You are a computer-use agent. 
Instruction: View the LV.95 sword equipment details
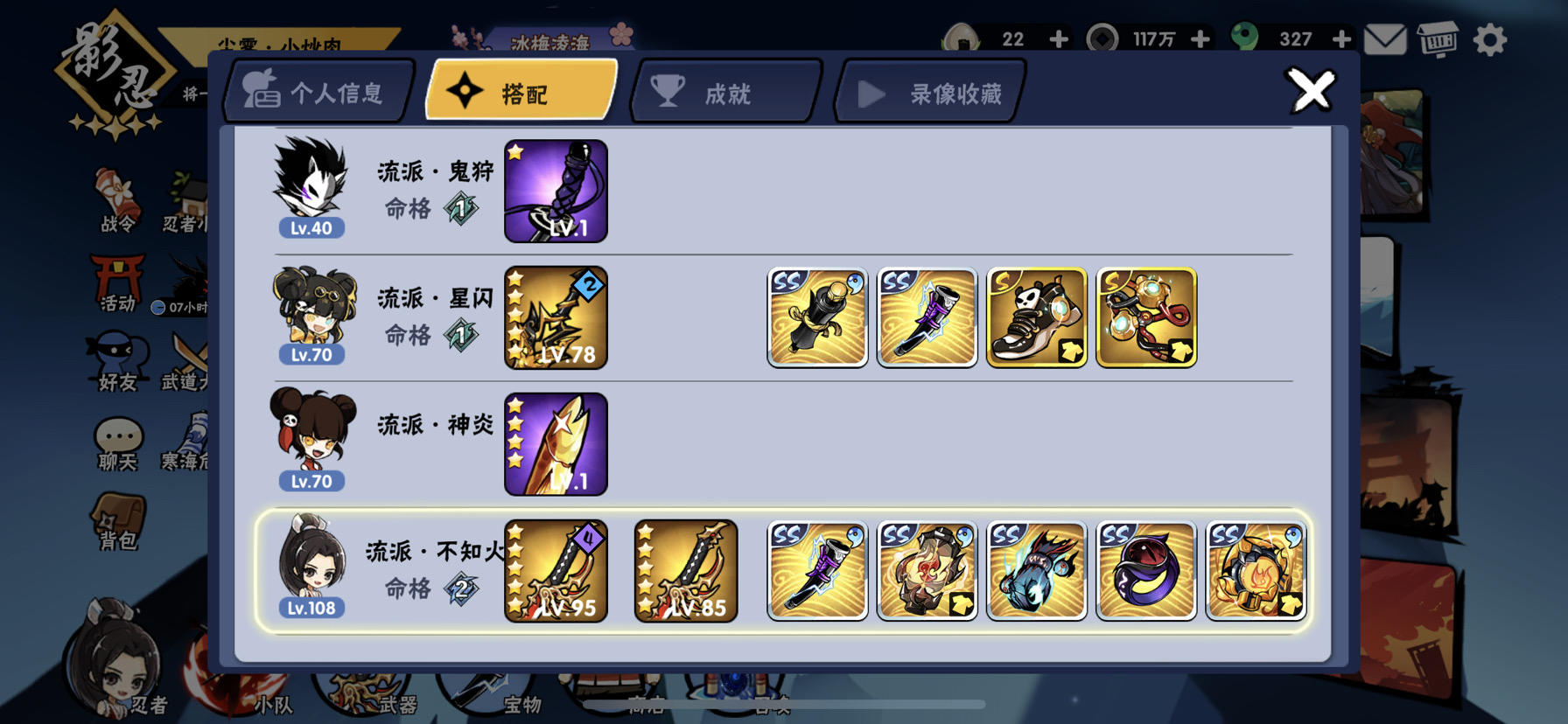pyautogui.click(x=555, y=570)
